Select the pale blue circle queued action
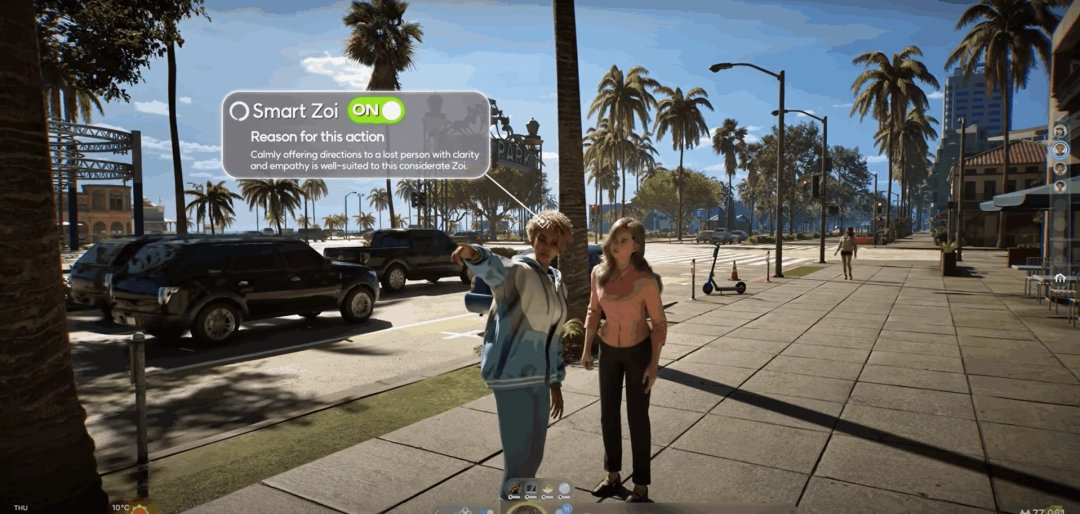 pos(564,488)
